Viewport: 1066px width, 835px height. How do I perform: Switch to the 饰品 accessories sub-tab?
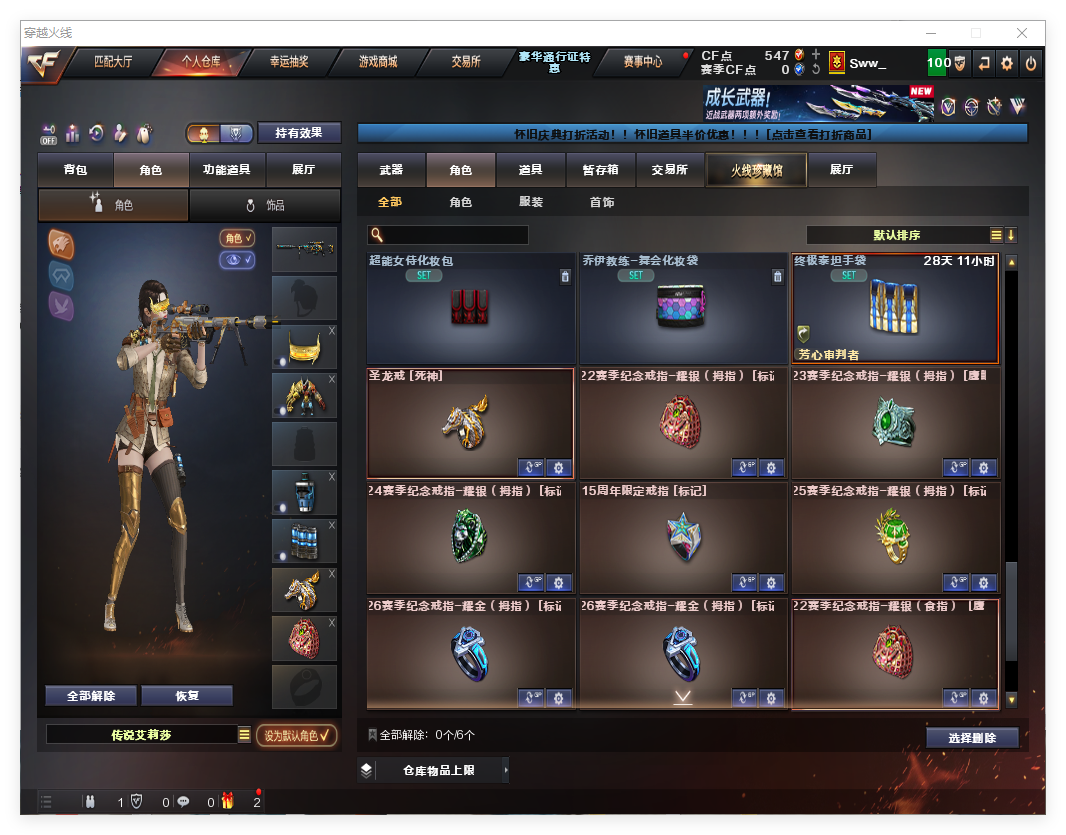point(264,205)
